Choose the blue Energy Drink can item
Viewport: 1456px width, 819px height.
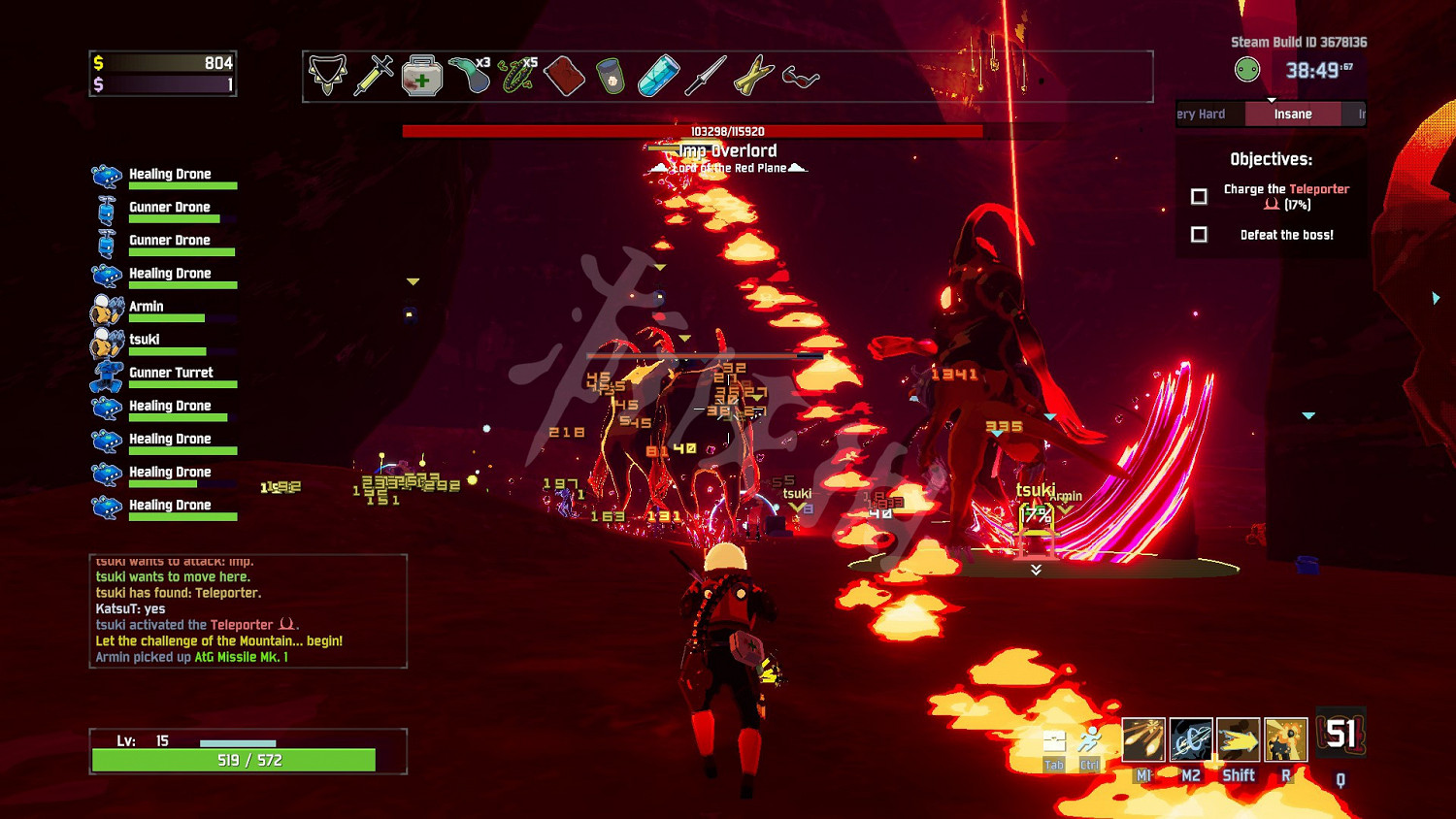pyautogui.click(x=658, y=76)
